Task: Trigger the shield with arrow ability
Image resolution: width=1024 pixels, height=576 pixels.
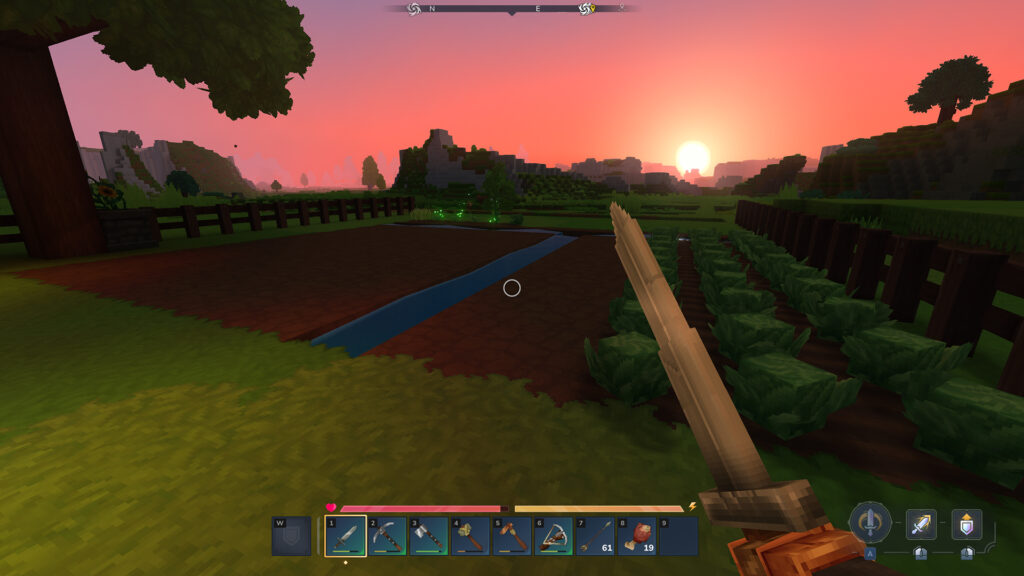Action: tap(966, 524)
